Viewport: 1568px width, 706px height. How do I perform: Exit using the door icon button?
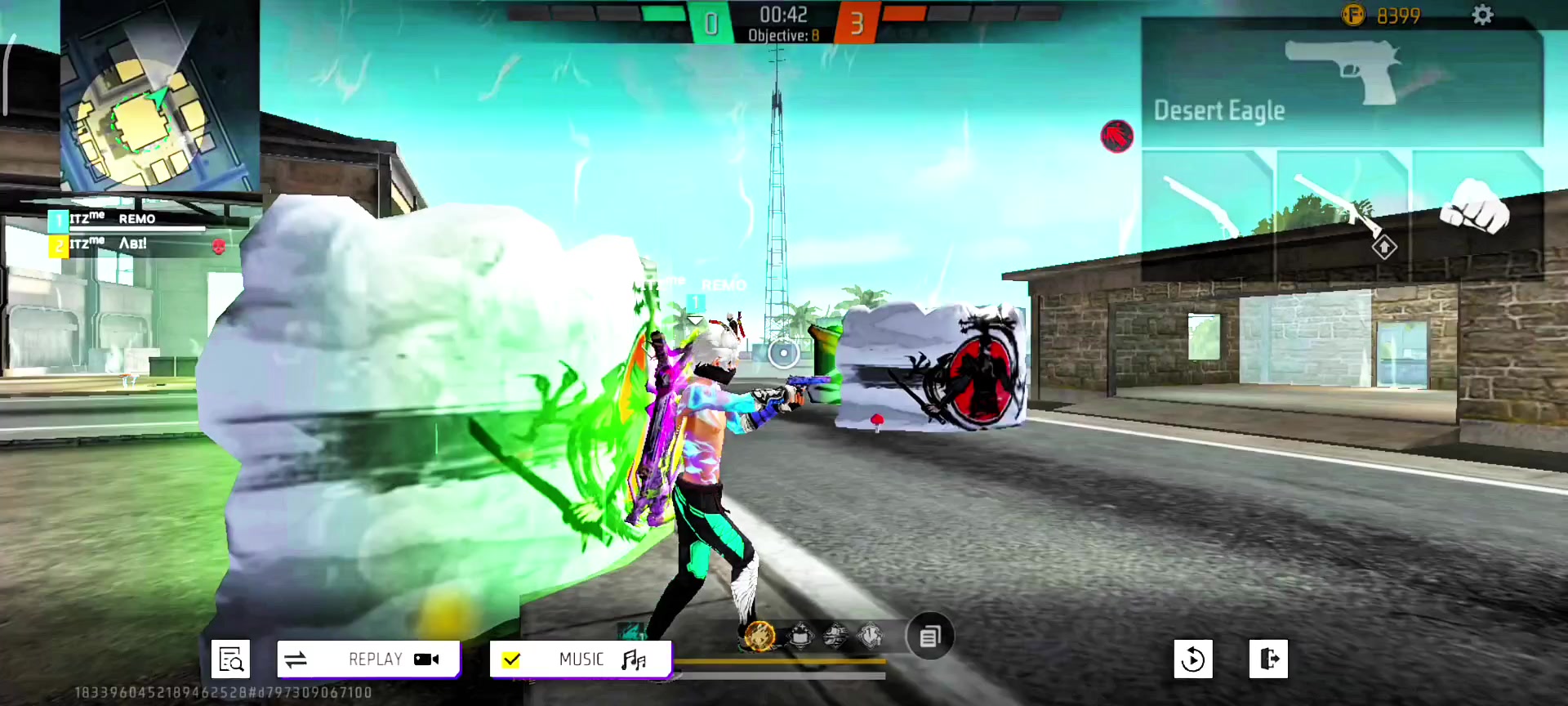1268,659
